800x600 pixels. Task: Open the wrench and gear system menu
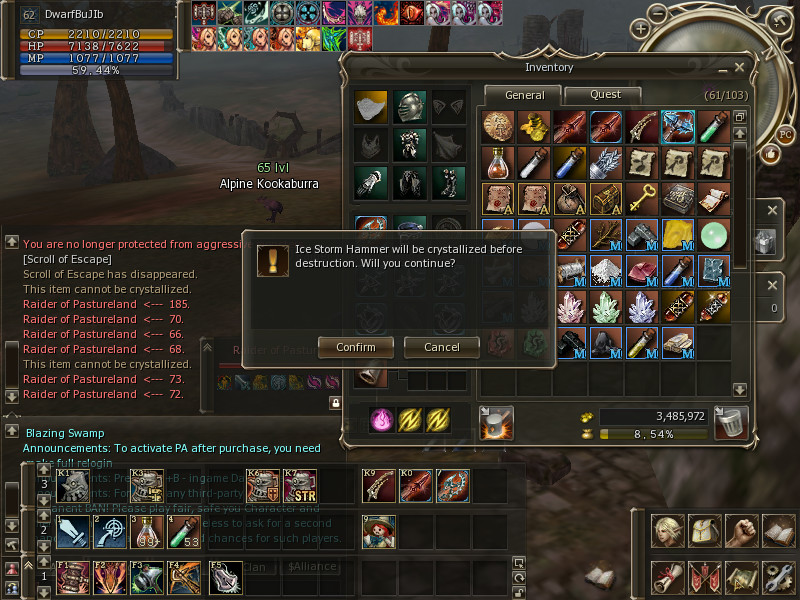coord(778,577)
